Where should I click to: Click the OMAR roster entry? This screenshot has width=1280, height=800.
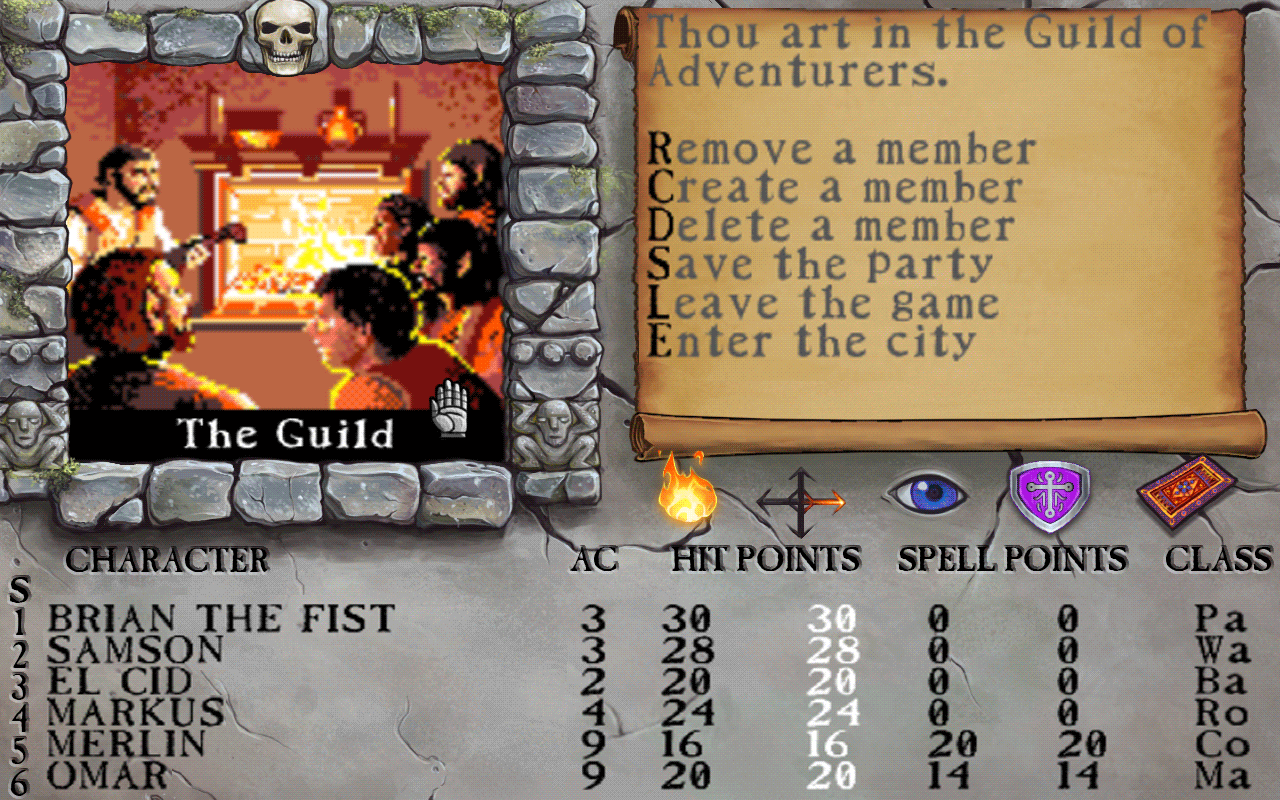pyautogui.click(x=110, y=773)
